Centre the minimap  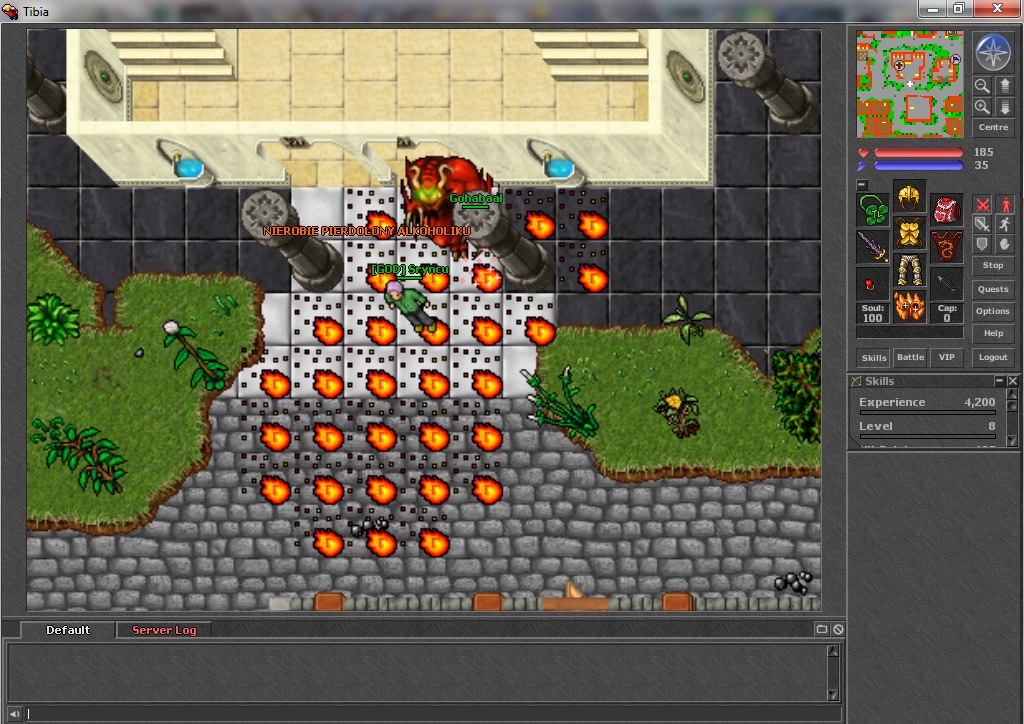(x=993, y=128)
